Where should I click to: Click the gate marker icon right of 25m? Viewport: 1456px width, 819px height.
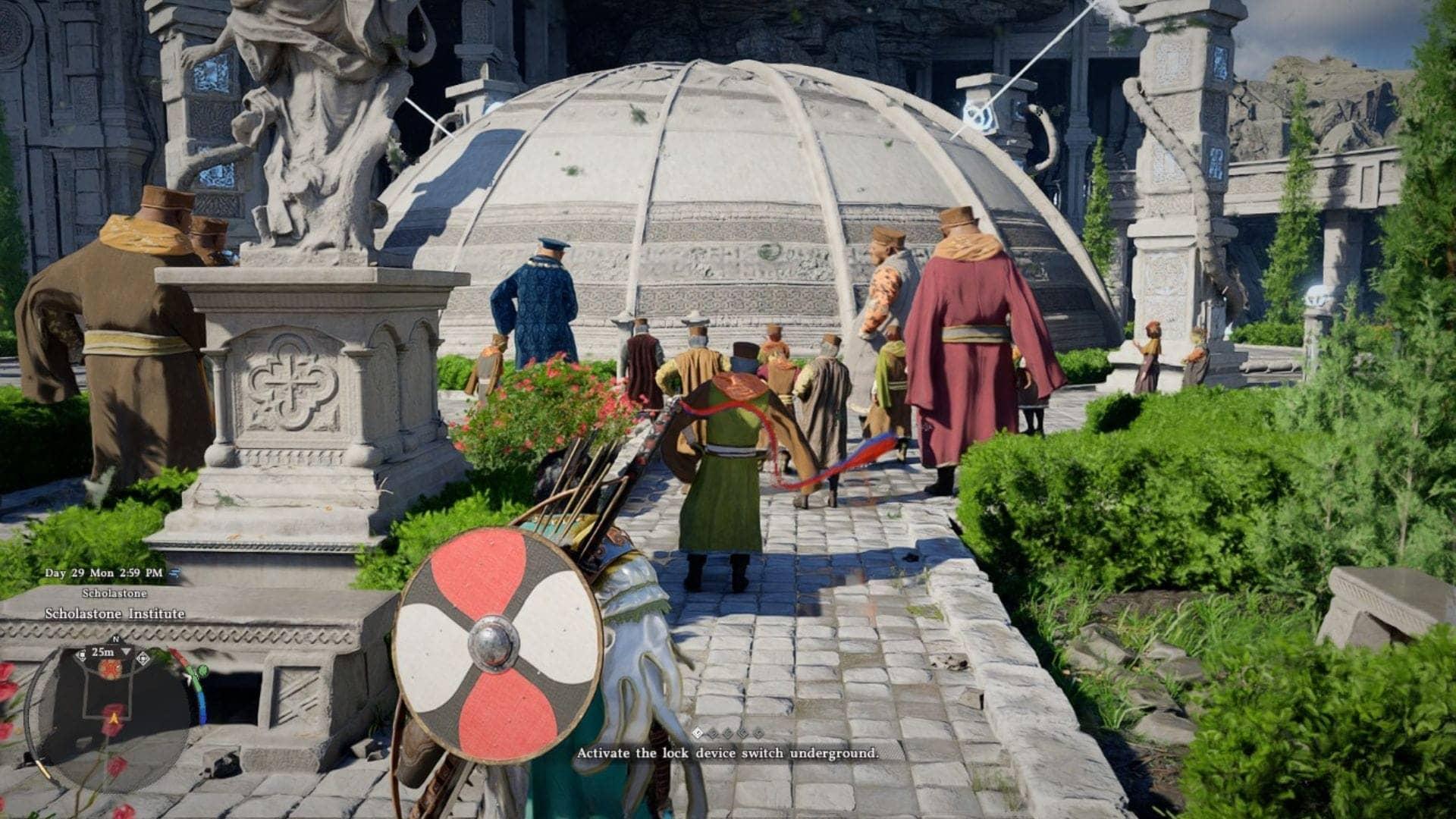pyautogui.click(x=143, y=657)
